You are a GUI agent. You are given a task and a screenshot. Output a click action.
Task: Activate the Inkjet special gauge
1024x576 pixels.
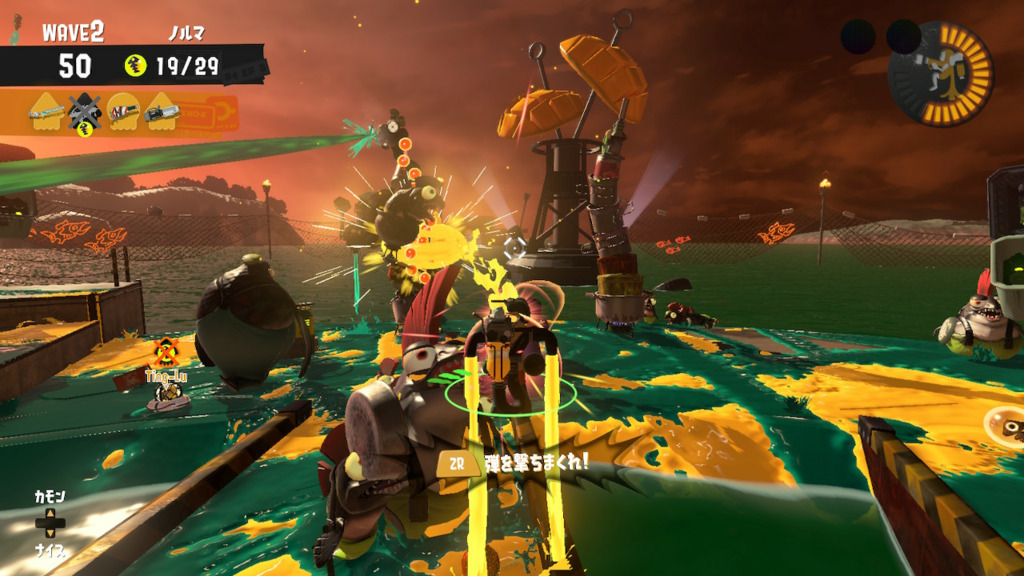pos(940,74)
